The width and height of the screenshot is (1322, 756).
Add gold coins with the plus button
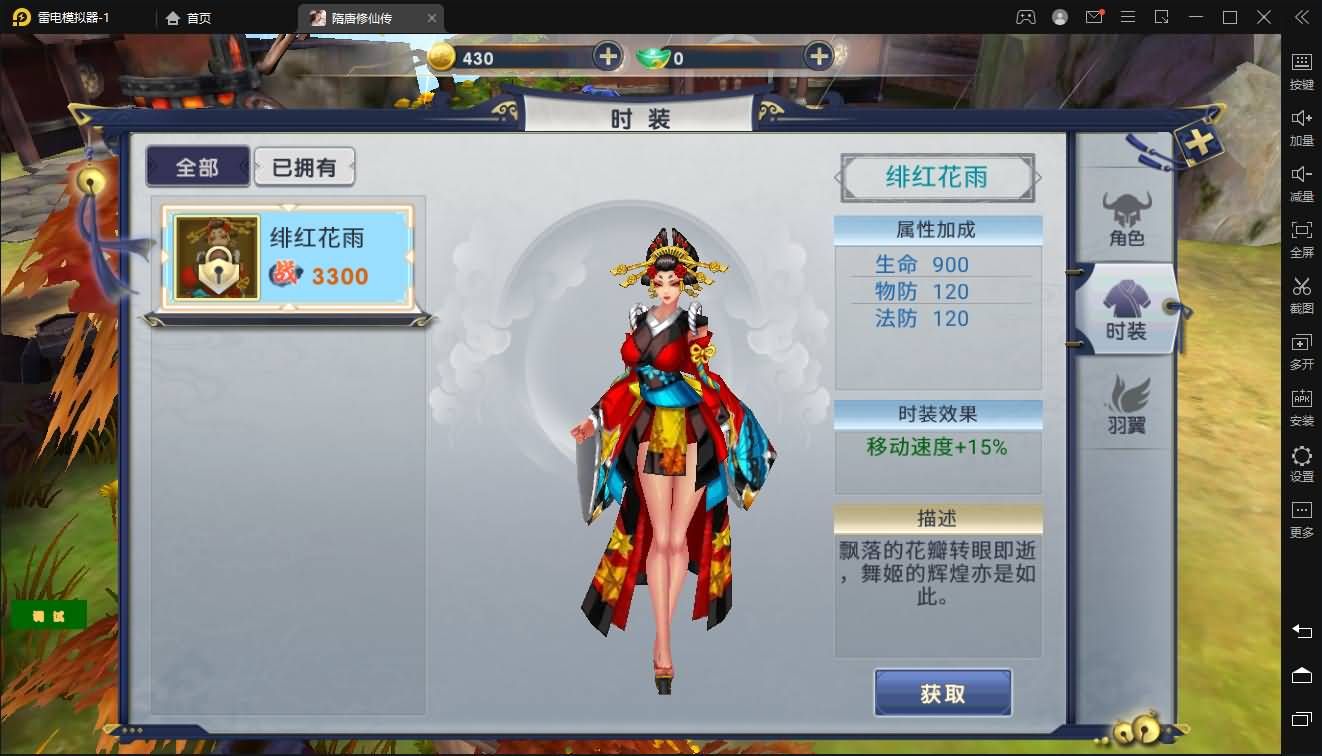tap(607, 57)
